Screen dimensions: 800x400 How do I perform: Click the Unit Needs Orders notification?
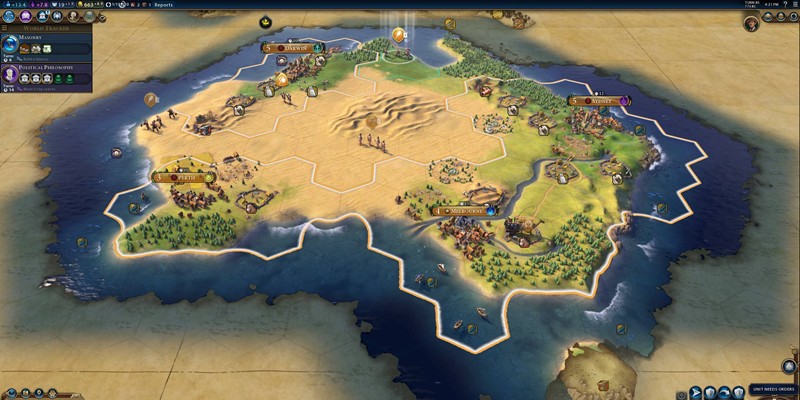pyautogui.click(x=773, y=389)
